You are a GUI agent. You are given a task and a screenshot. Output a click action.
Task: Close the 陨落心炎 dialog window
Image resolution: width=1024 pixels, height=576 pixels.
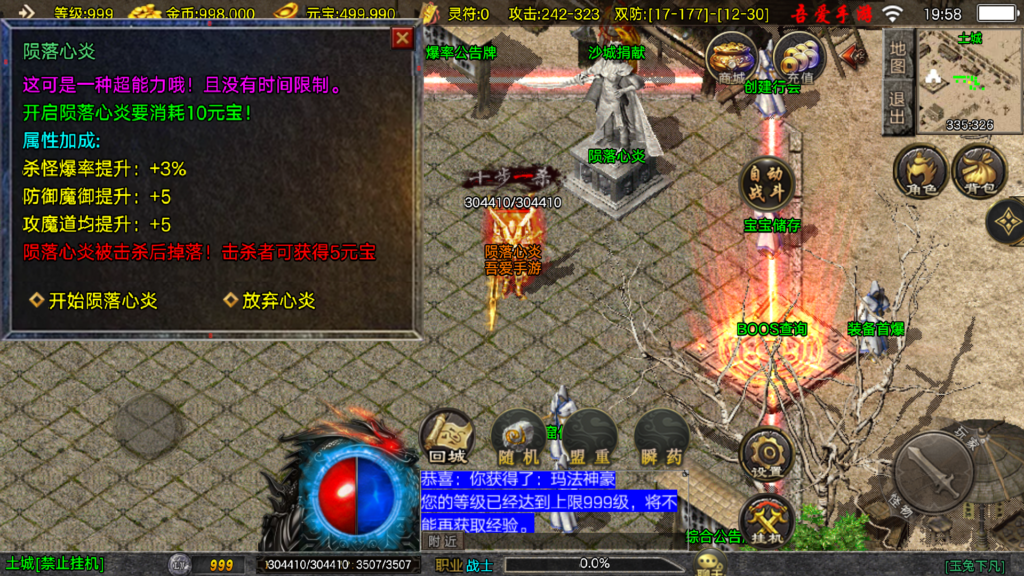click(x=402, y=38)
